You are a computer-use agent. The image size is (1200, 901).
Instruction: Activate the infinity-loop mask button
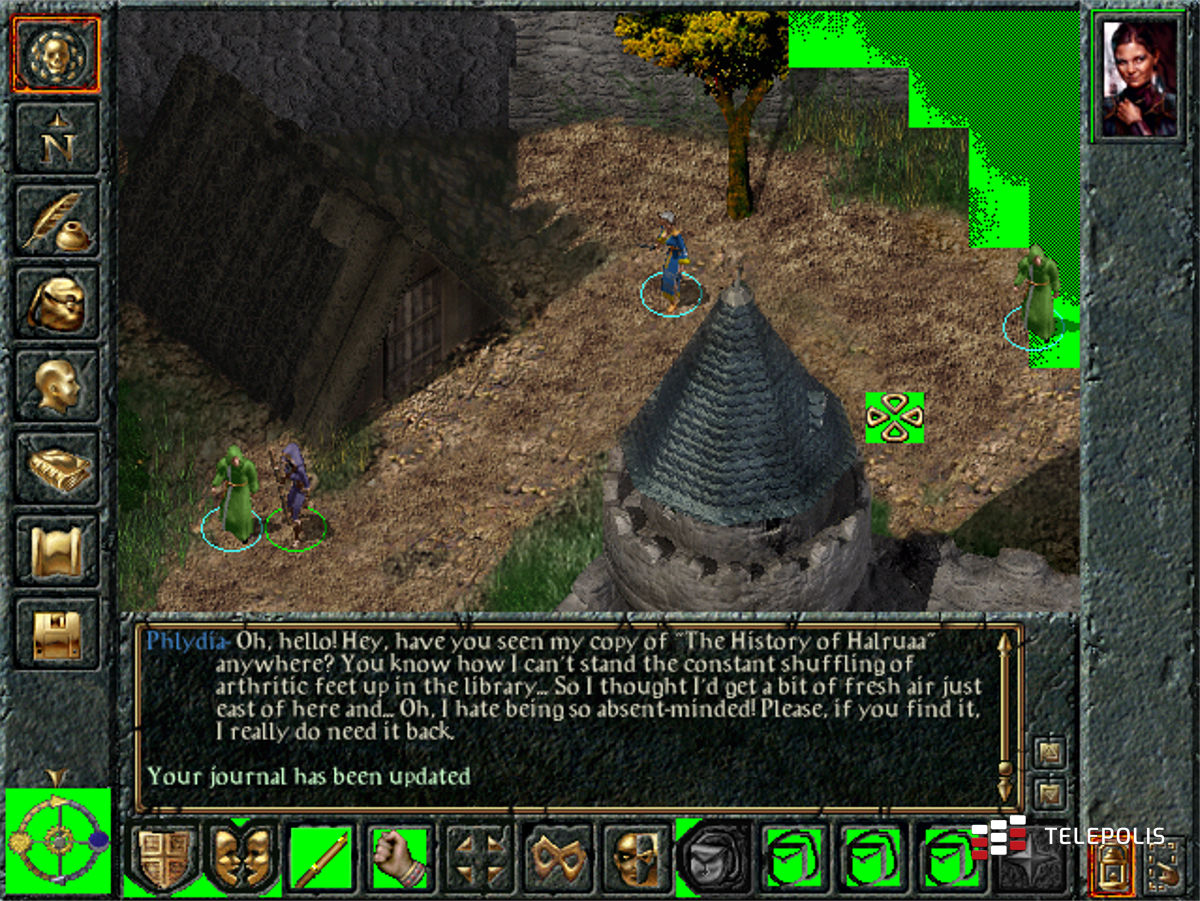pos(558,859)
